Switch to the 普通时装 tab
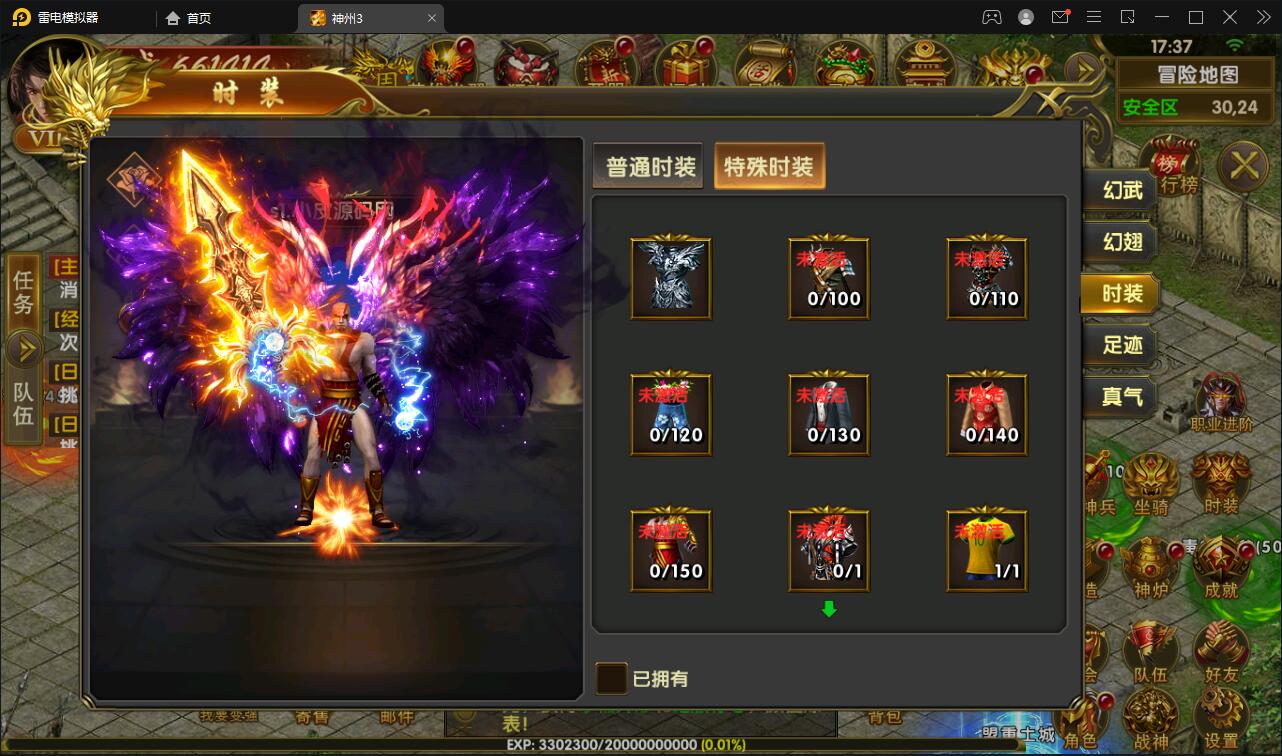This screenshot has width=1282, height=756. click(647, 166)
